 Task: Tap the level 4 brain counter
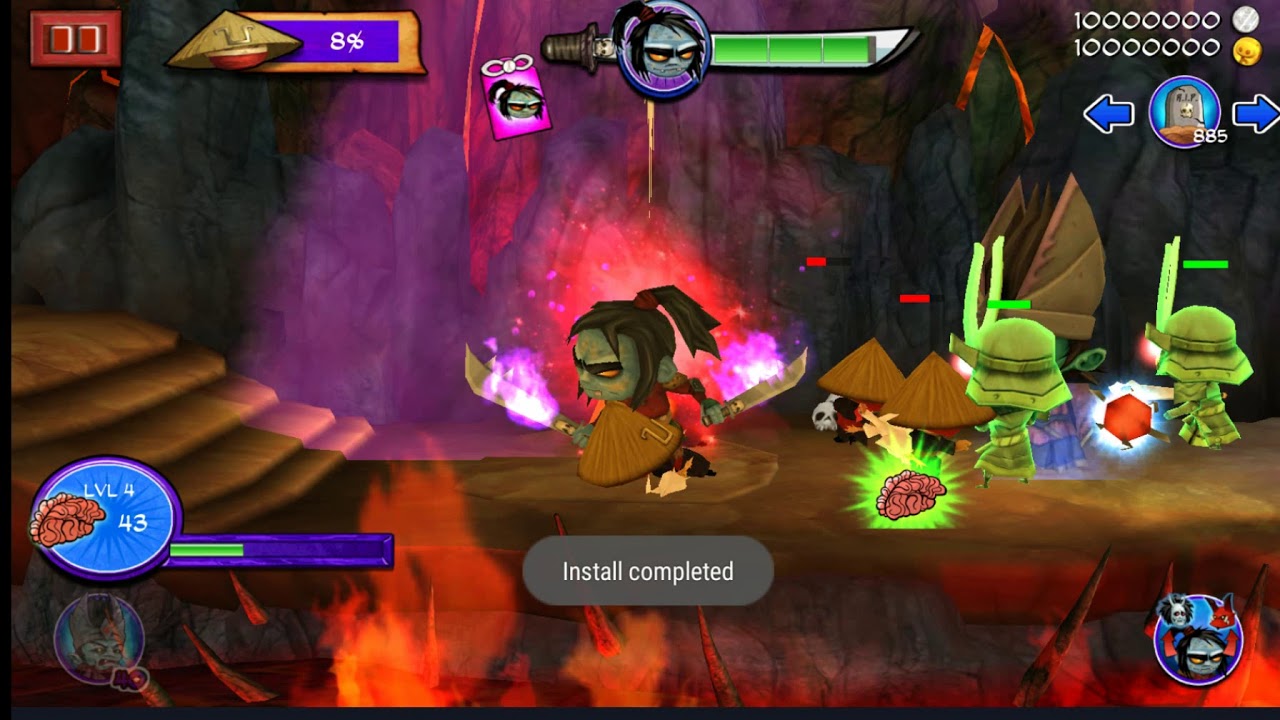tap(105, 518)
